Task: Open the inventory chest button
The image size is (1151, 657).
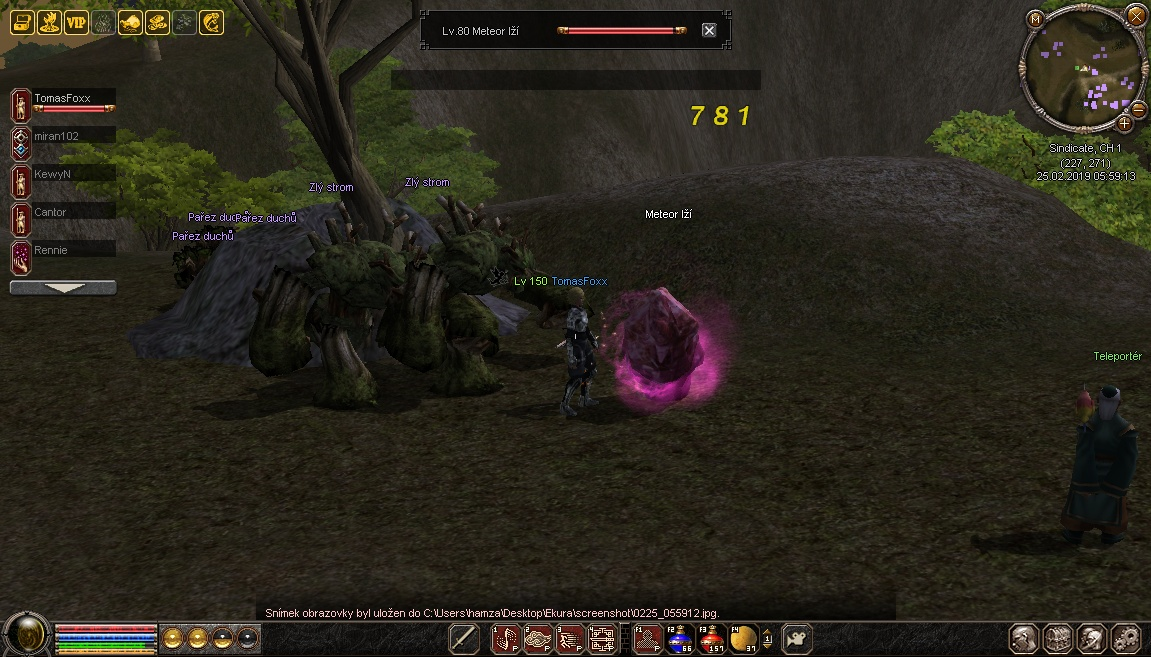Action: [x=1057, y=638]
